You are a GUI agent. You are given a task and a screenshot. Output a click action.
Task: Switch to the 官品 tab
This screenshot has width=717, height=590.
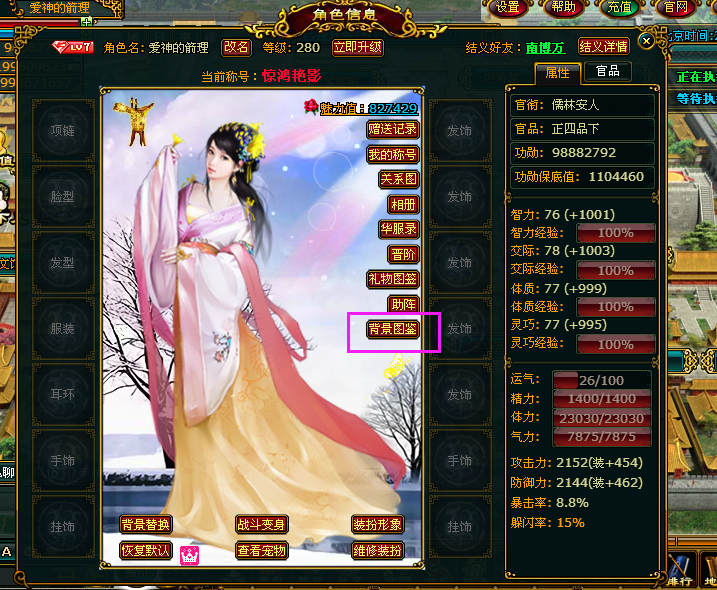pos(607,72)
